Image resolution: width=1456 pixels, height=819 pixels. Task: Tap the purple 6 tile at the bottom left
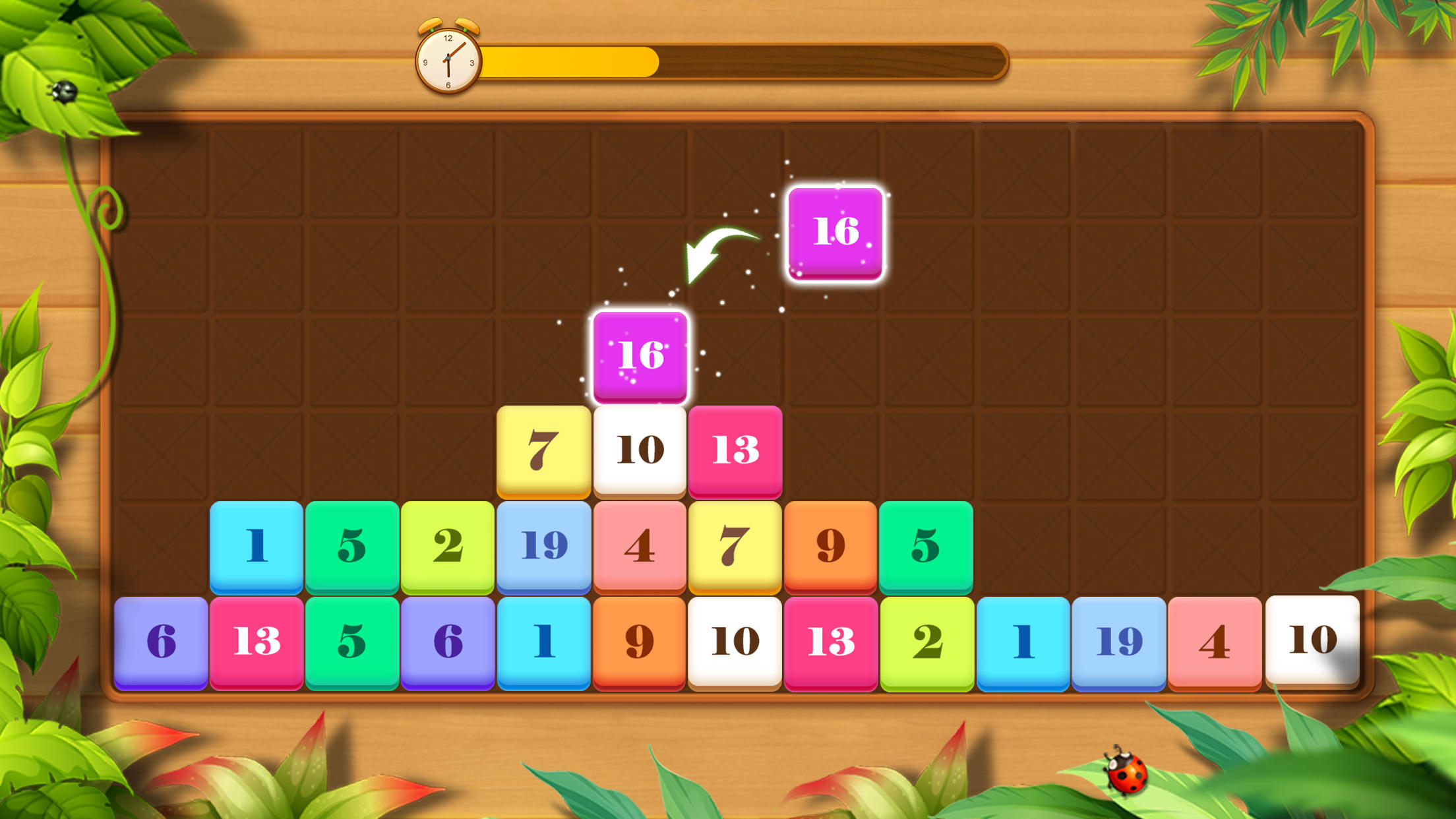click(x=162, y=640)
